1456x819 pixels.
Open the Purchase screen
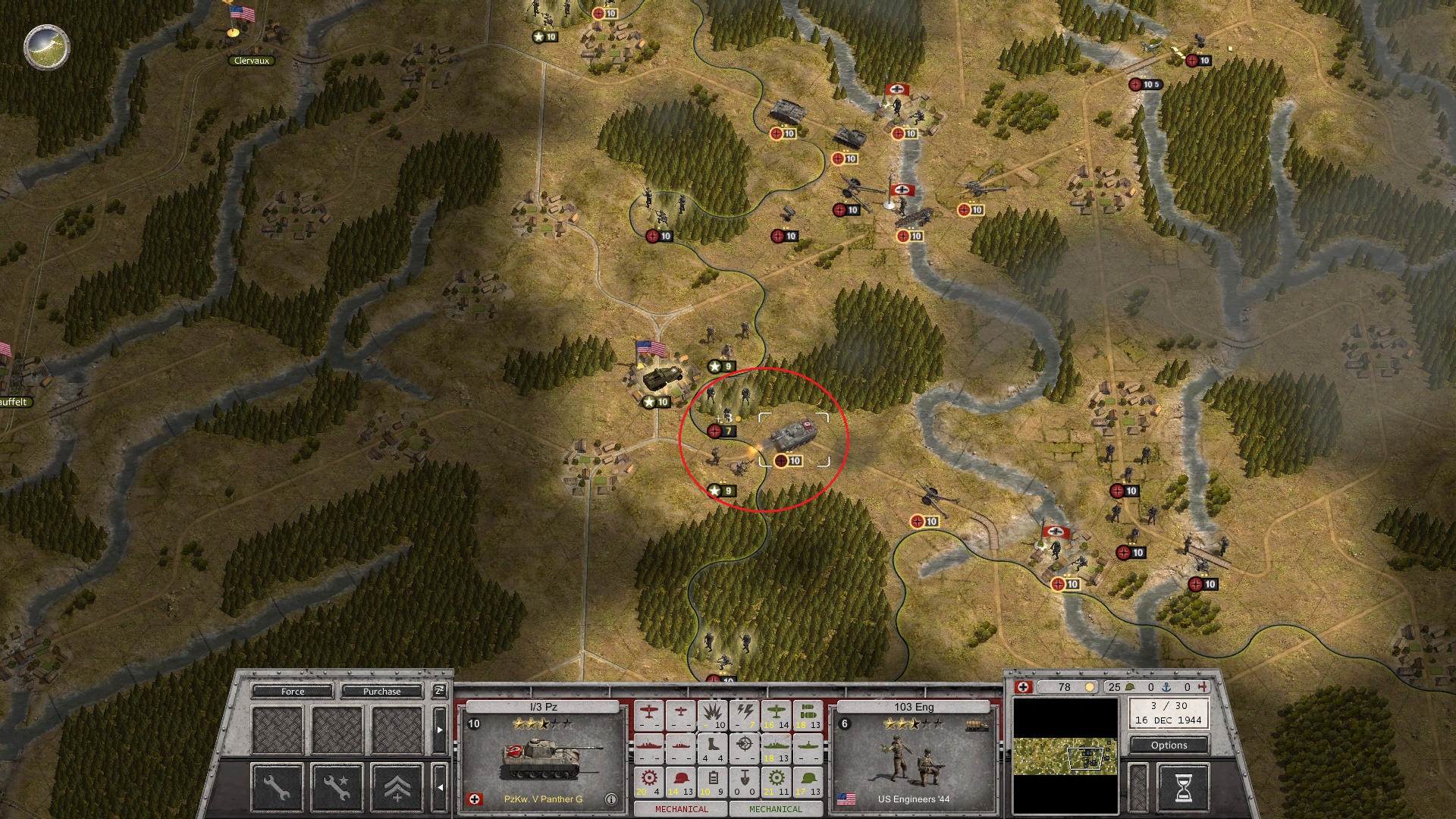tap(383, 691)
